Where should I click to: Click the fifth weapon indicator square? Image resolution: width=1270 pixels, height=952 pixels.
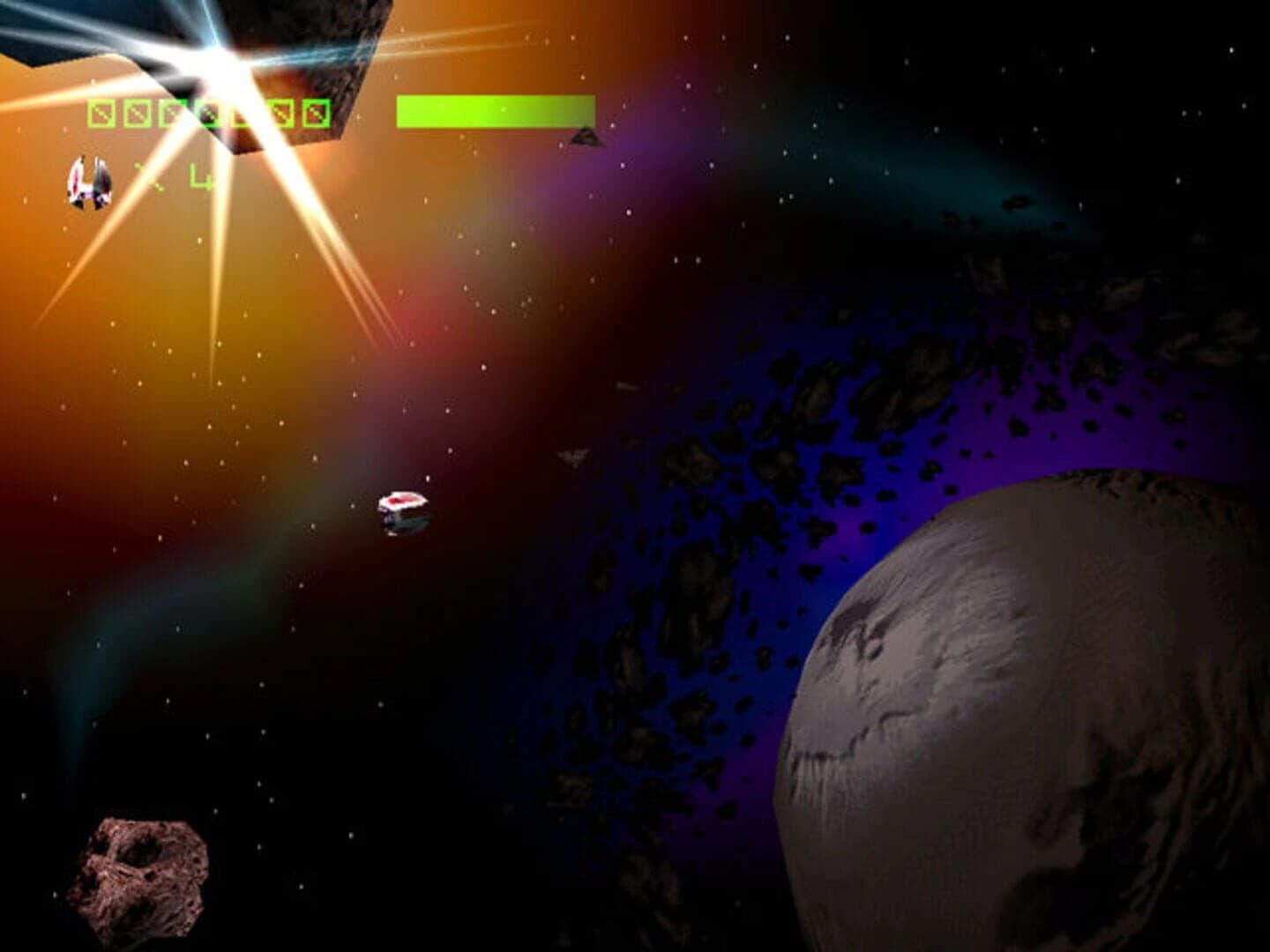(243, 113)
